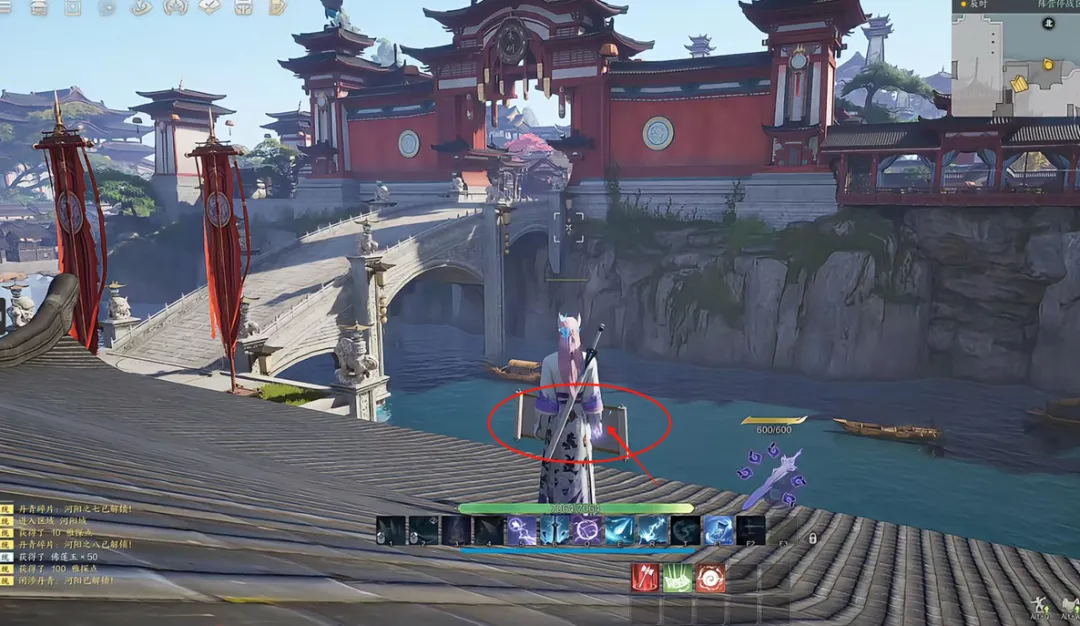Select the dimmed skill in slot 1

tap(391, 531)
